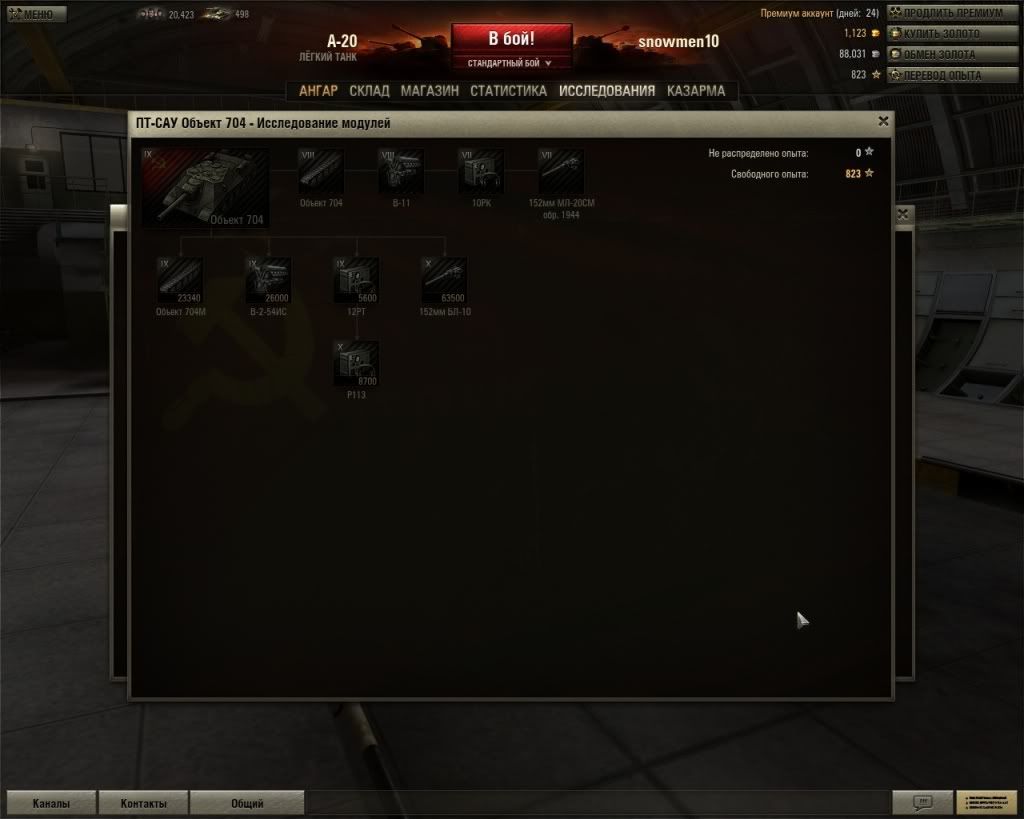
Task: Open the Казарма tab
Action: click(696, 91)
